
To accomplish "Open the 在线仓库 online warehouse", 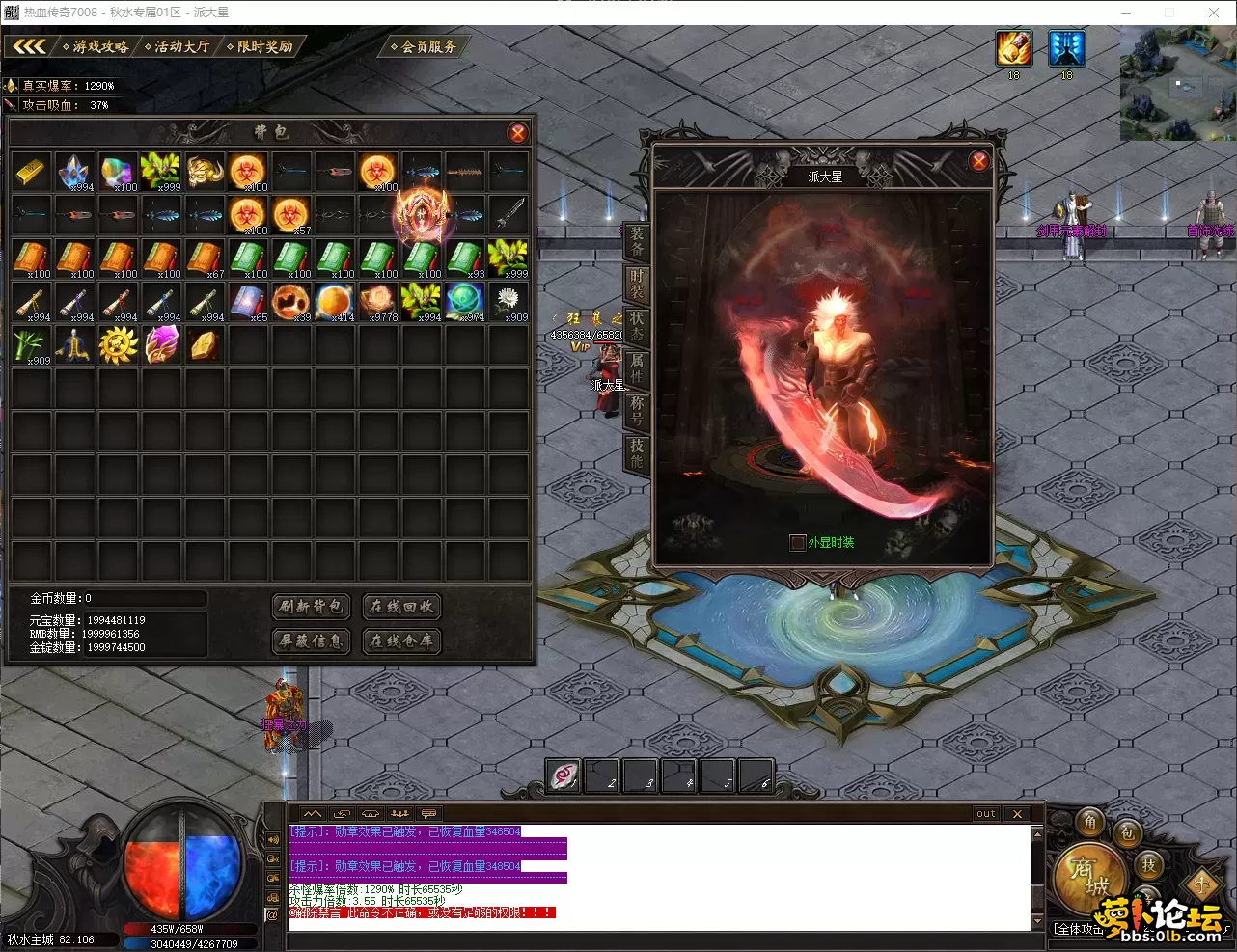I will (x=401, y=640).
